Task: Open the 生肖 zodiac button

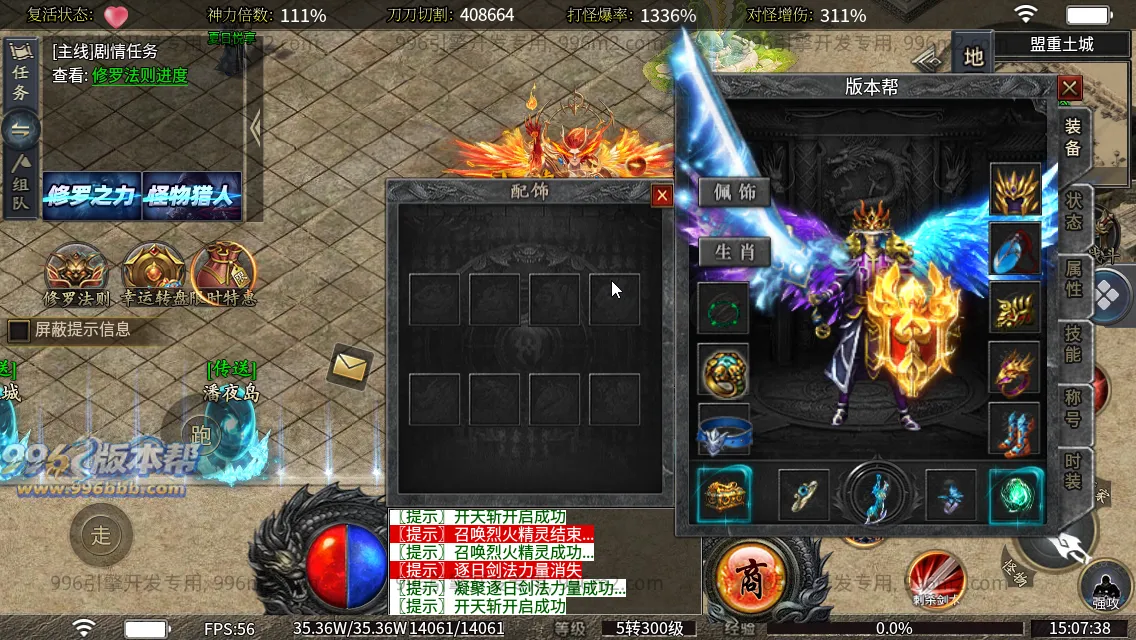Action: point(735,252)
